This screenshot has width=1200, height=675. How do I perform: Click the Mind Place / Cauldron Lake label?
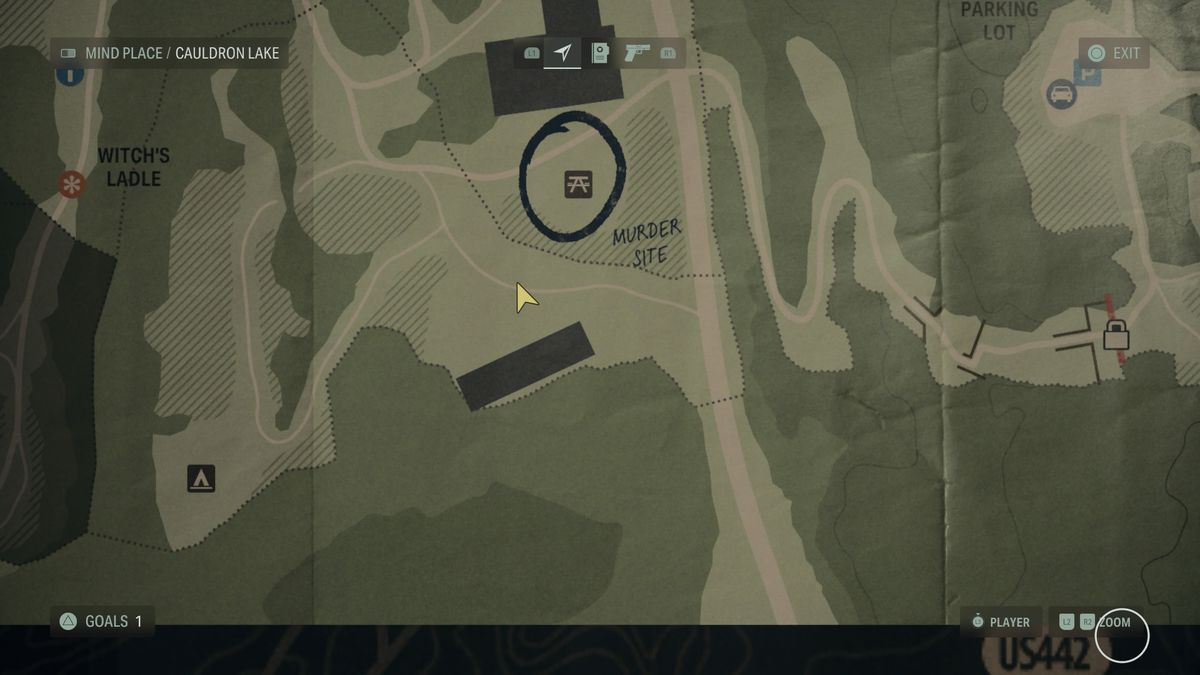[x=170, y=53]
